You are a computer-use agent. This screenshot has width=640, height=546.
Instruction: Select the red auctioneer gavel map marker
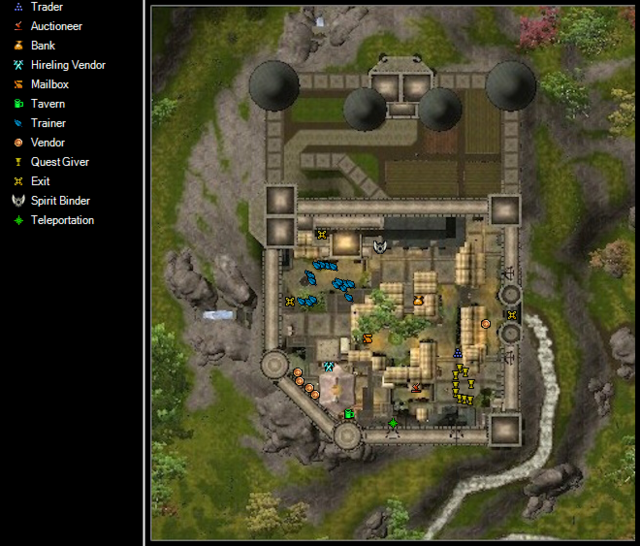(416, 387)
